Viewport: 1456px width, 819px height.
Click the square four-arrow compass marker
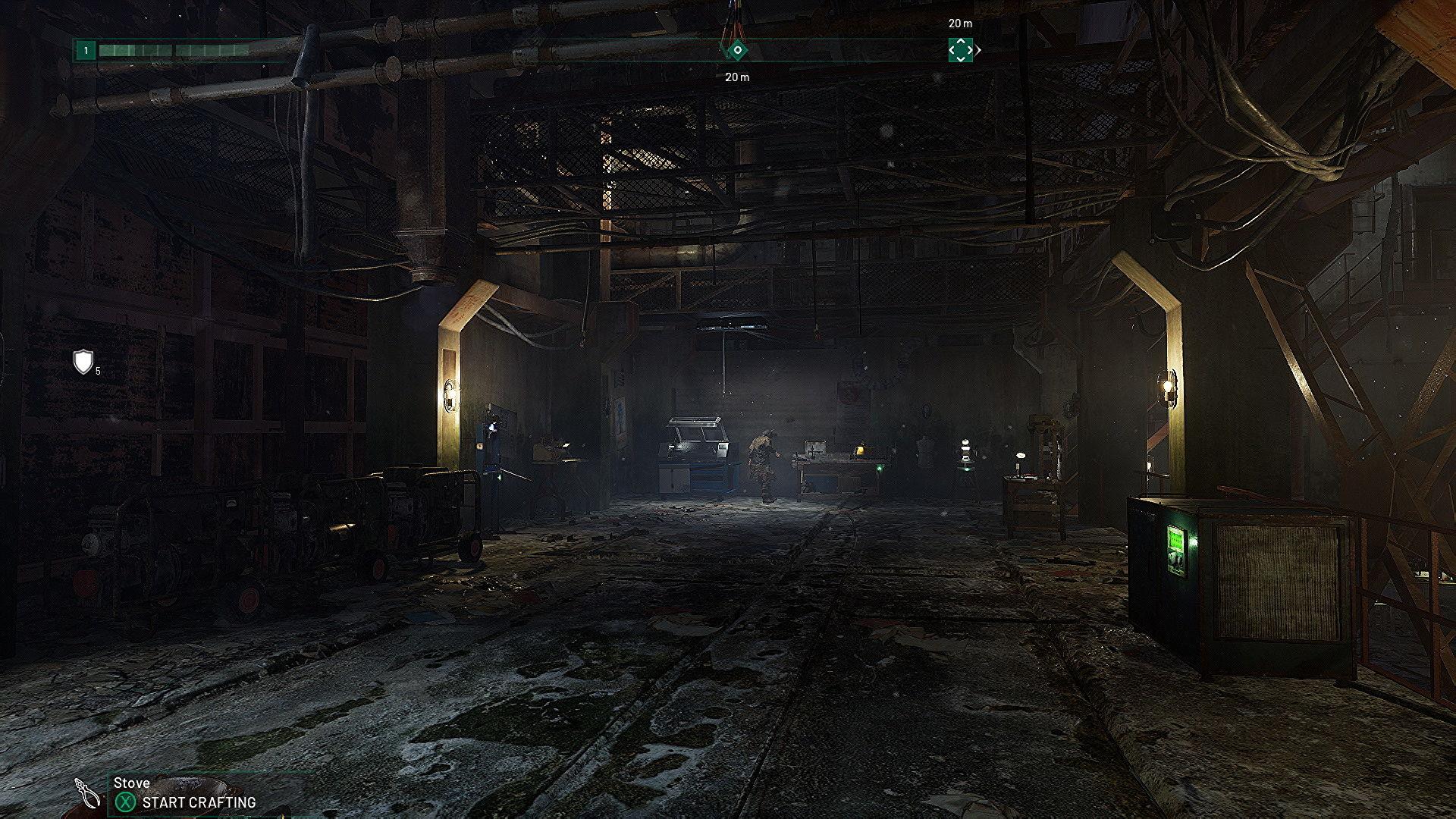[x=960, y=50]
